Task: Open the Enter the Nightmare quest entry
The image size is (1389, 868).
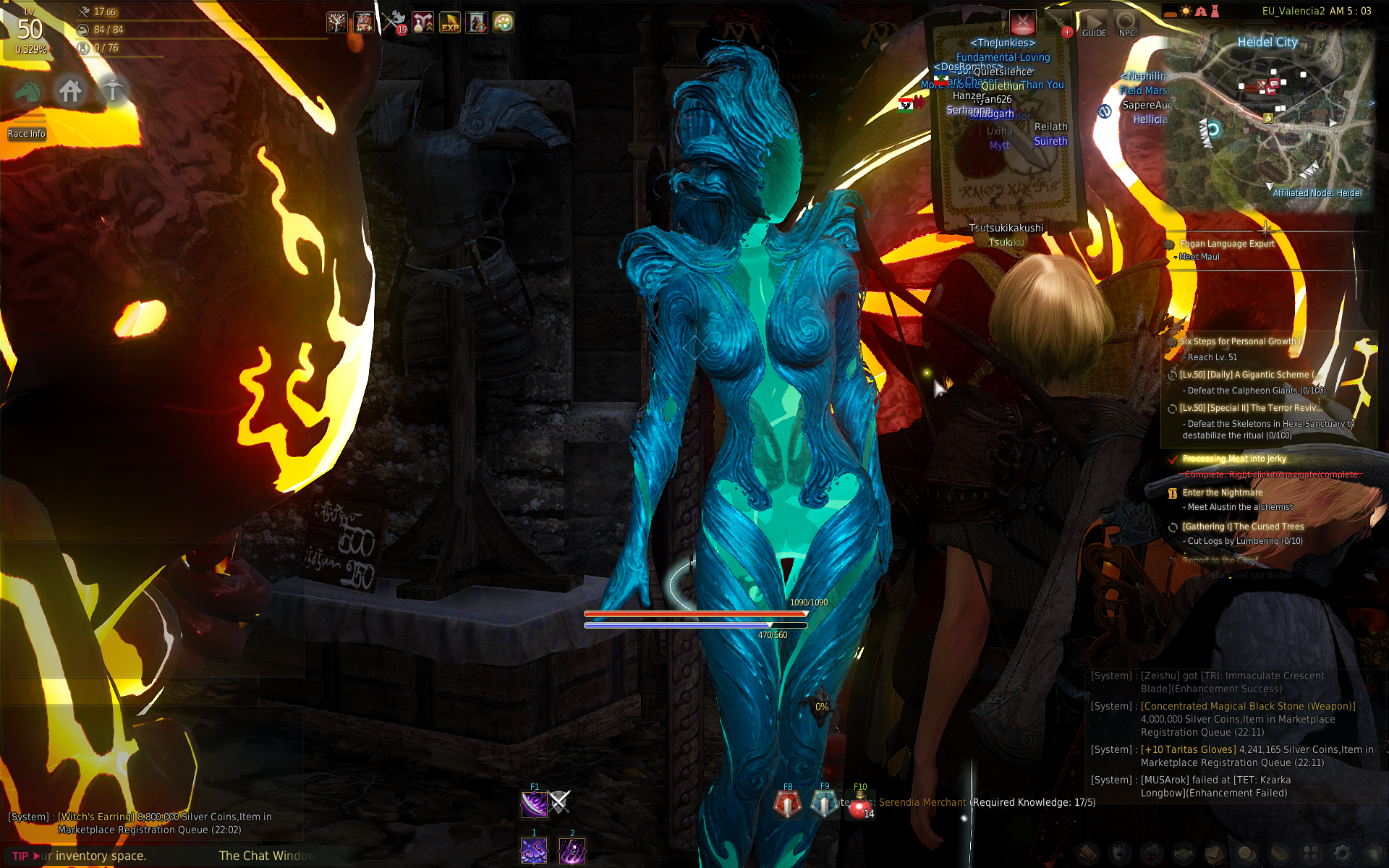Action: pos(1222,493)
